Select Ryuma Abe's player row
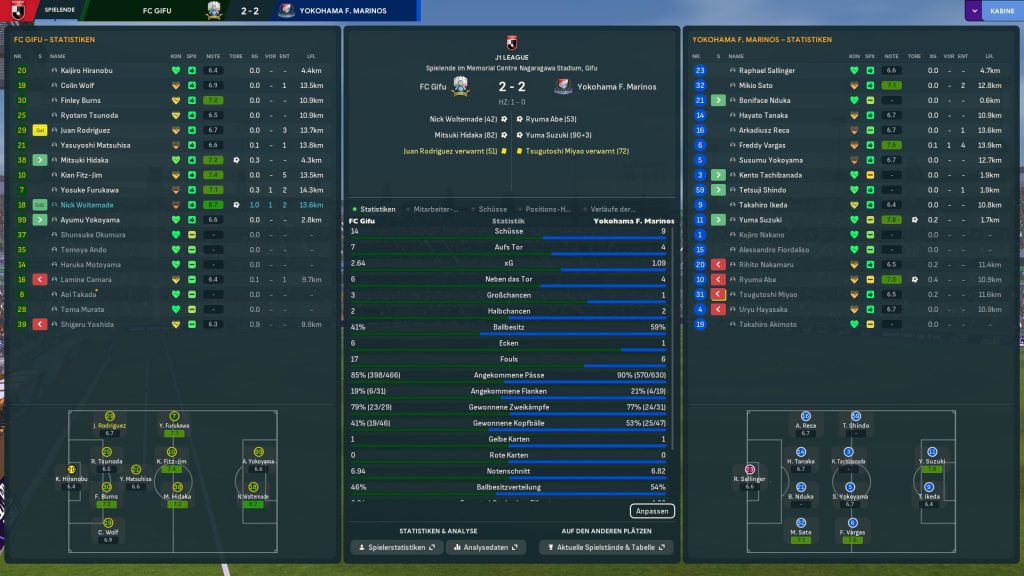 pyautogui.click(x=757, y=280)
